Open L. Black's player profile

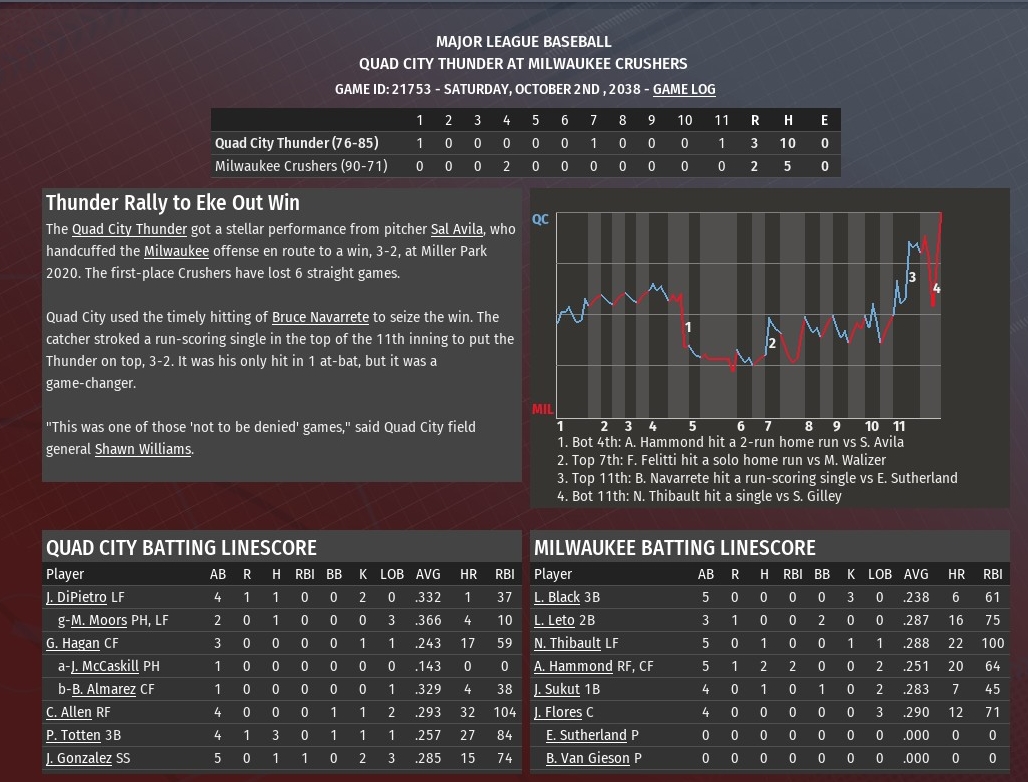coord(557,597)
